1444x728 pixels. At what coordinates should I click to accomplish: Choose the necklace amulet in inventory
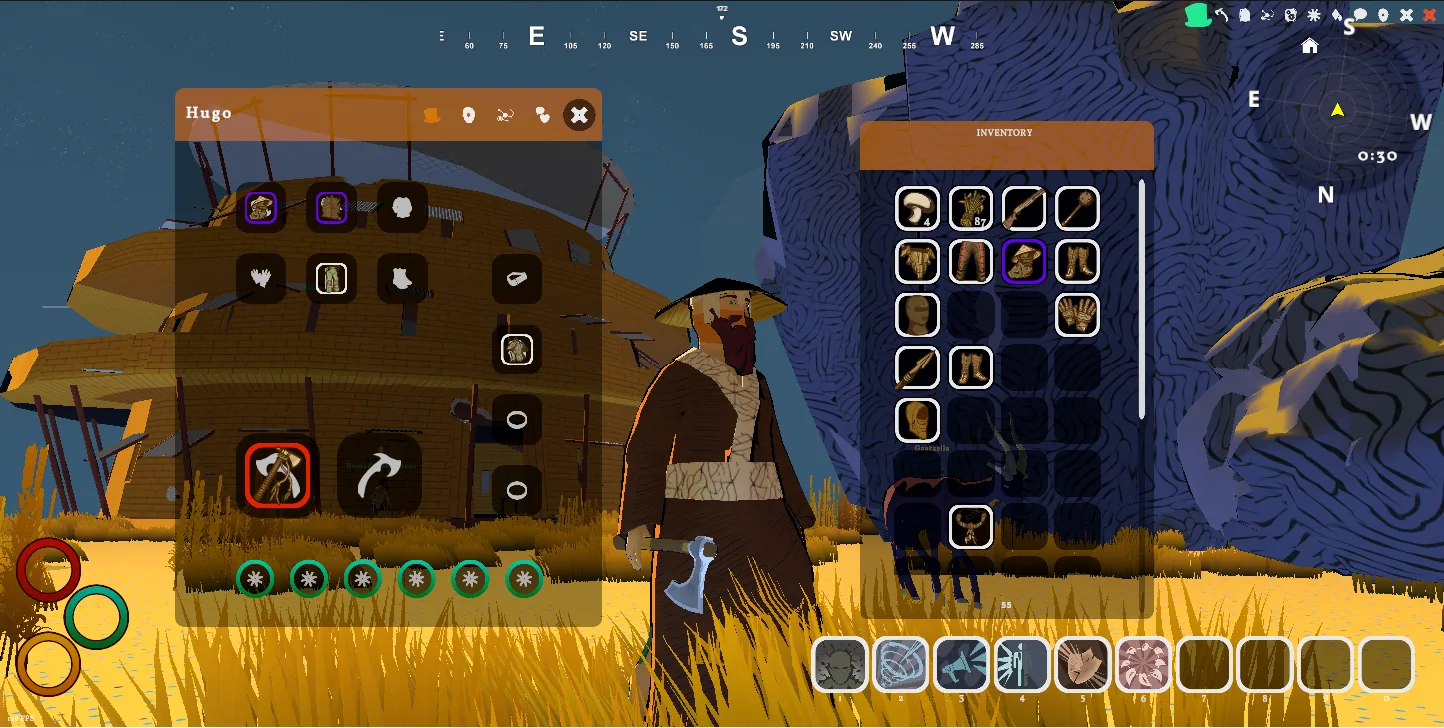970,526
